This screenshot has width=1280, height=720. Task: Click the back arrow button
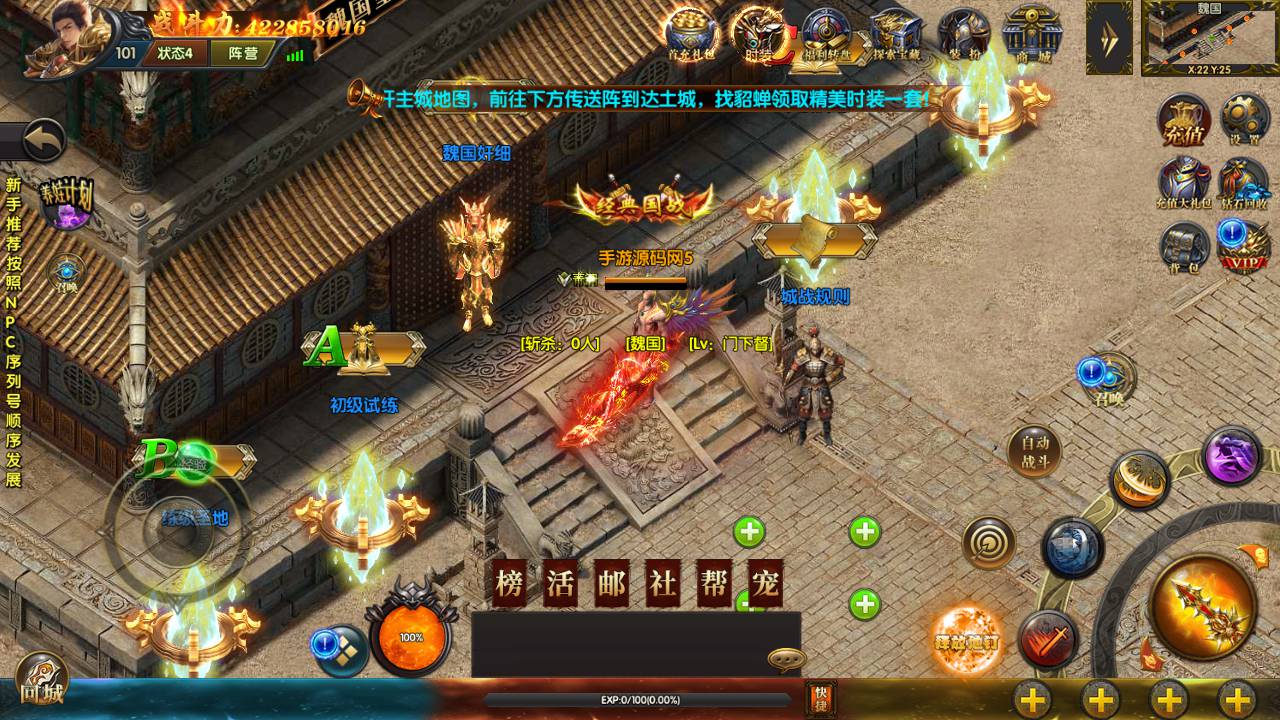pos(42,141)
